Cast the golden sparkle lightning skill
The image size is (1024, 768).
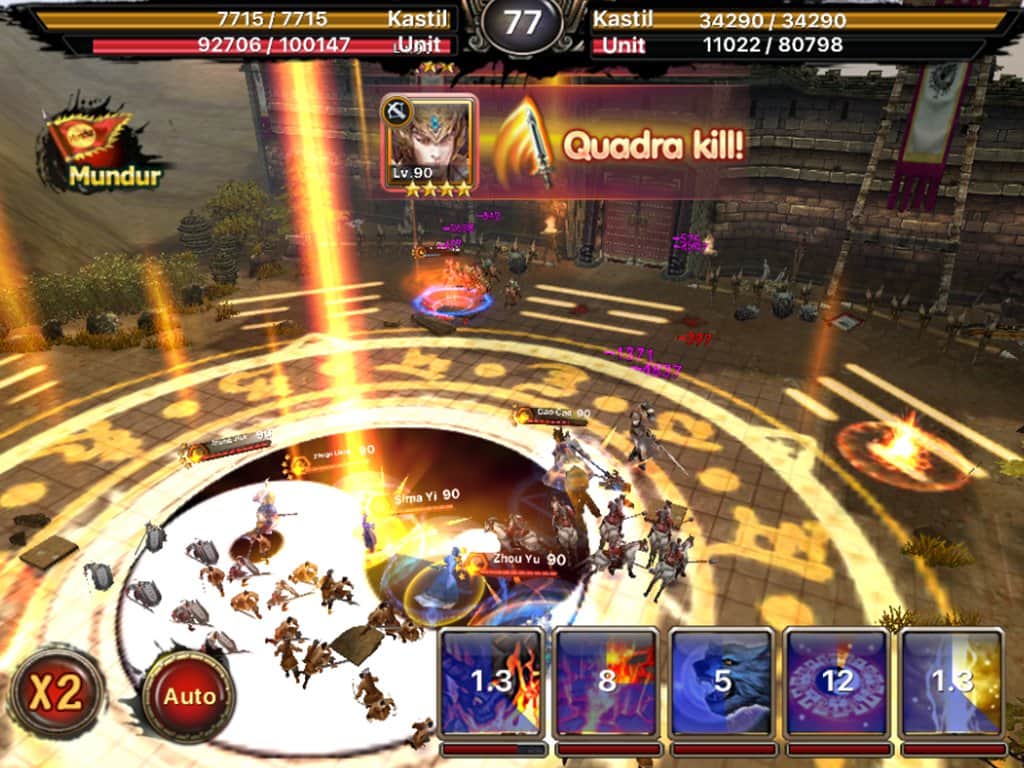pos(951,682)
